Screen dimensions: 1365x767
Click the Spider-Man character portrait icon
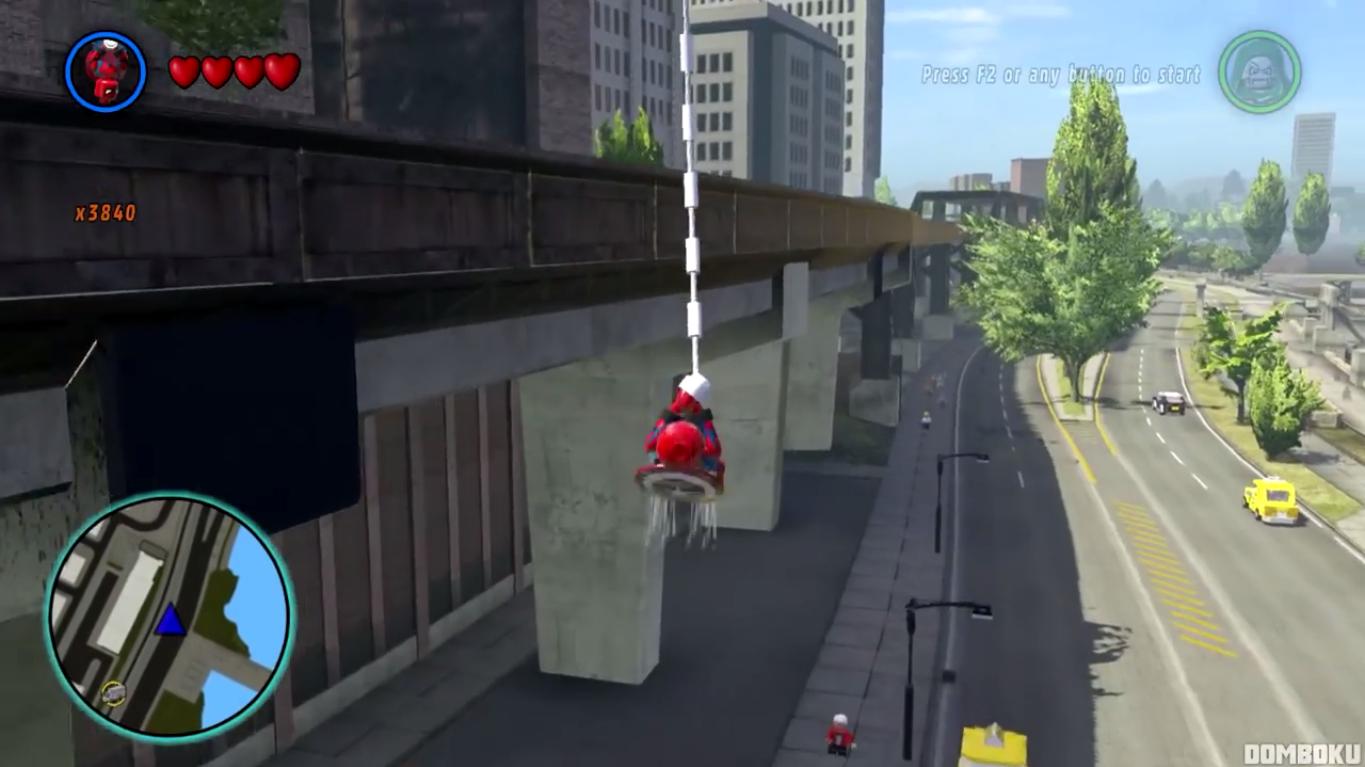(x=104, y=72)
